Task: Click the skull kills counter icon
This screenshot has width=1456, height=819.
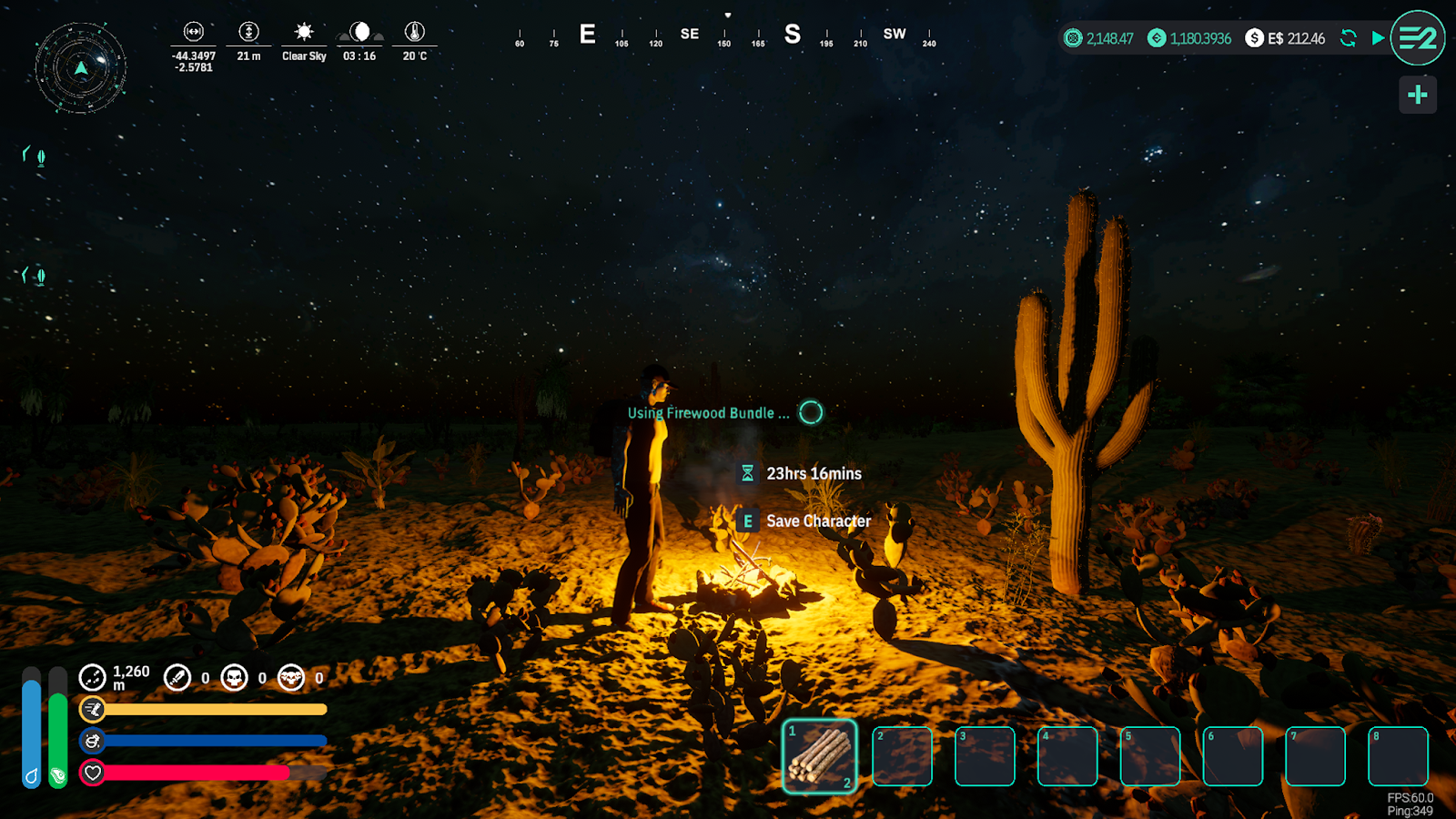Action: point(235,677)
